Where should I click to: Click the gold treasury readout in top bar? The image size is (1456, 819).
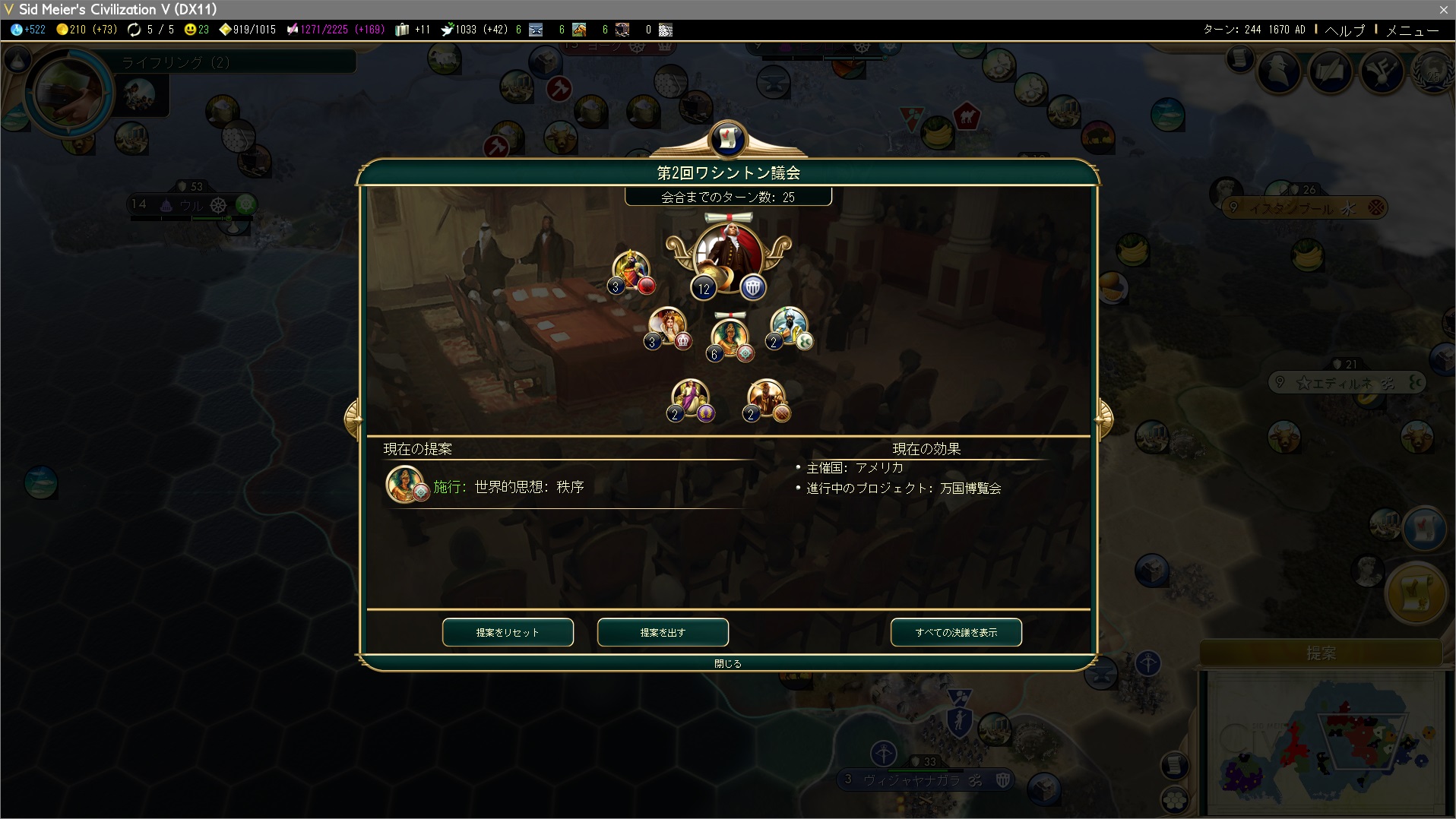tap(87, 30)
